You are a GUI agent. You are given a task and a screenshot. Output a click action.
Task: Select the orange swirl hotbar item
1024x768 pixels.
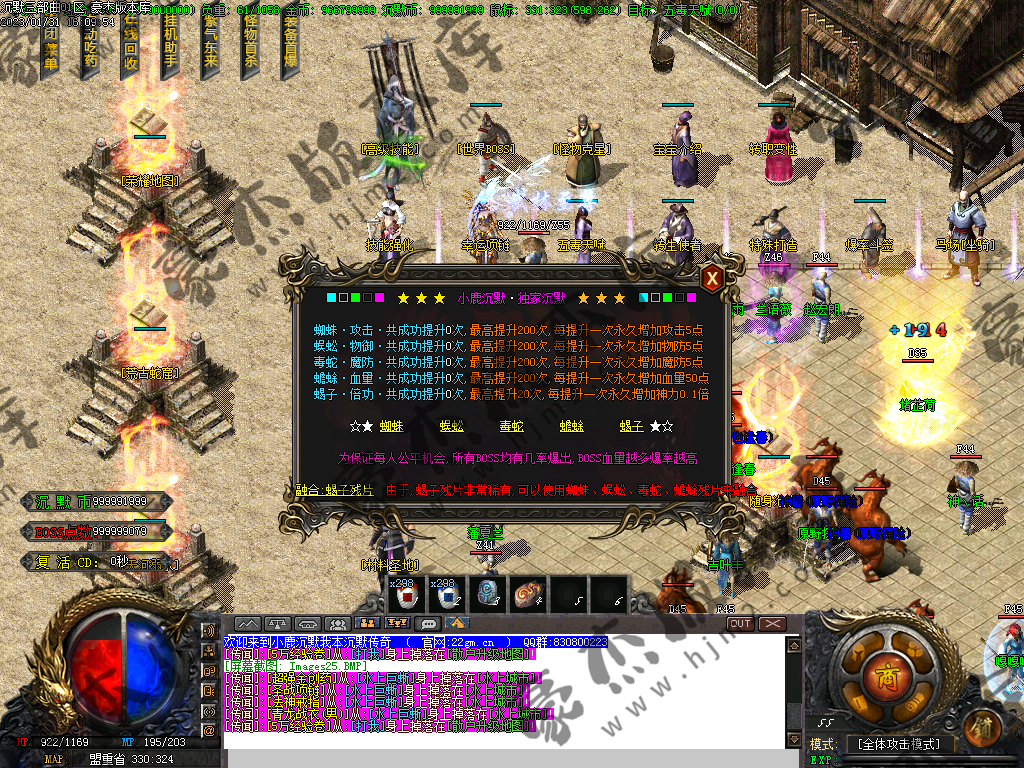coord(527,593)
